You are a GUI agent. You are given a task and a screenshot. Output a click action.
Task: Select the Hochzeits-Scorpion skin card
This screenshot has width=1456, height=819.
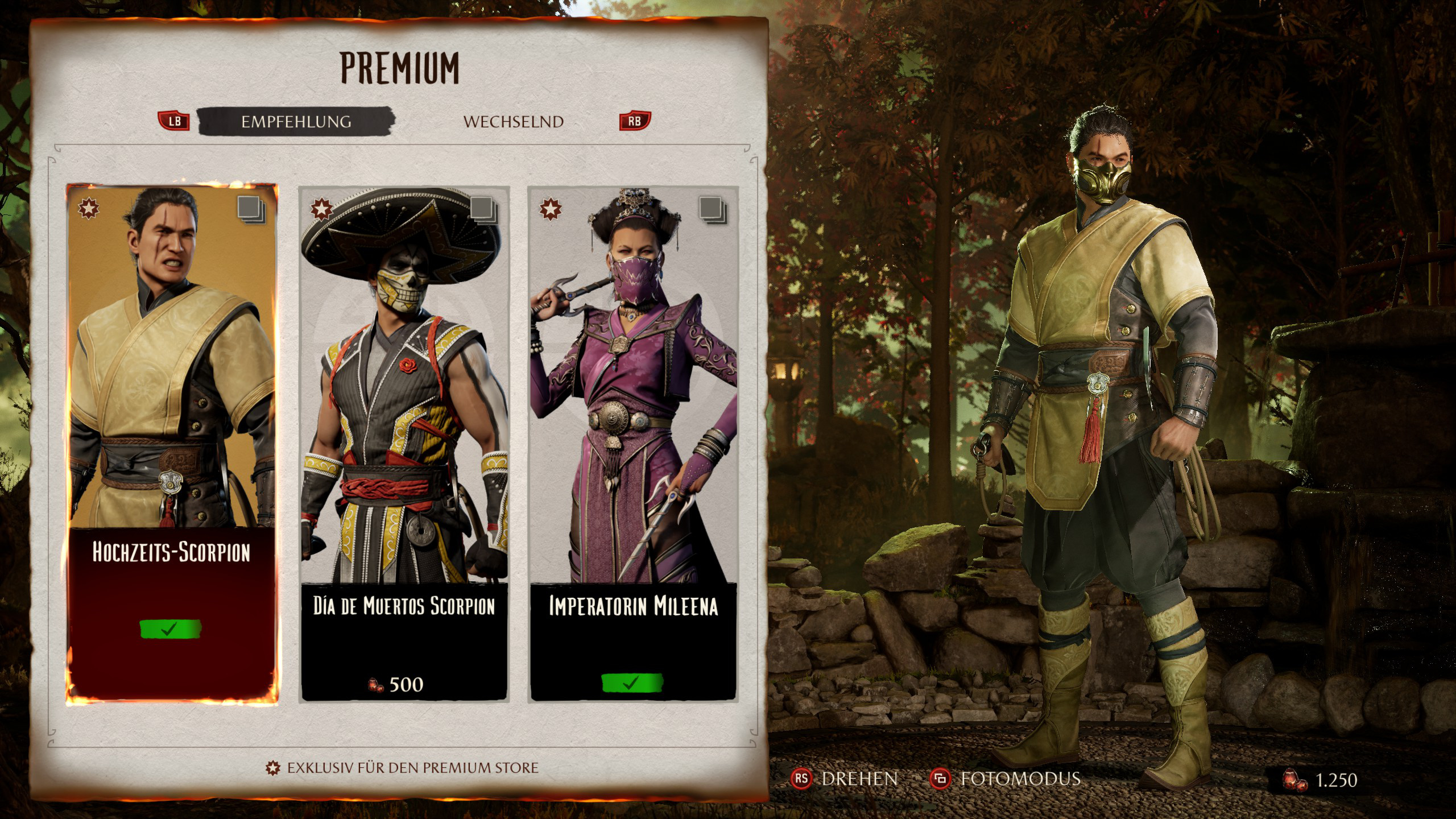[172, 444]
